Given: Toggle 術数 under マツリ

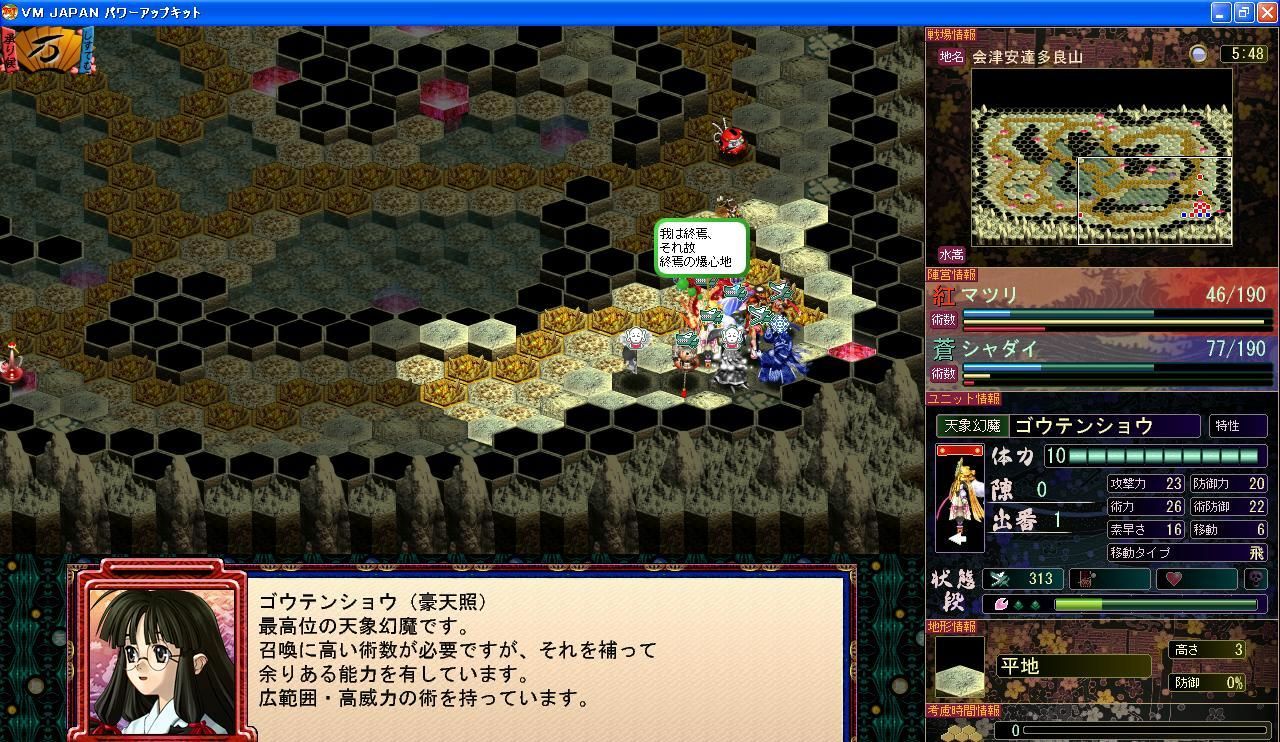Looking at the screenshot, I should [944, 319].
